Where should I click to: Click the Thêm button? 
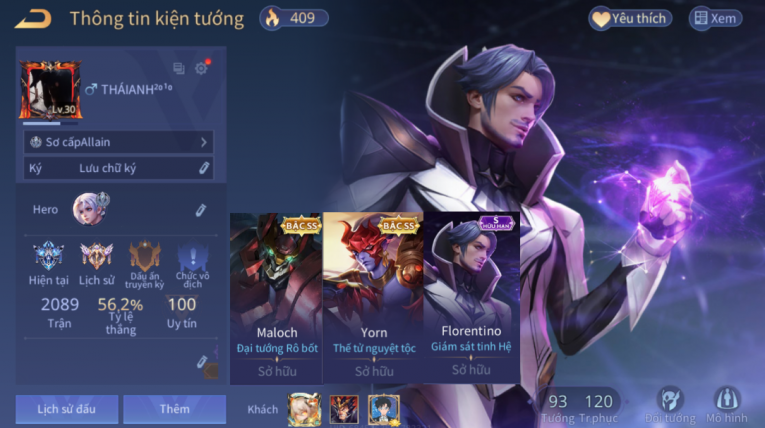click(x=174, y=409)
